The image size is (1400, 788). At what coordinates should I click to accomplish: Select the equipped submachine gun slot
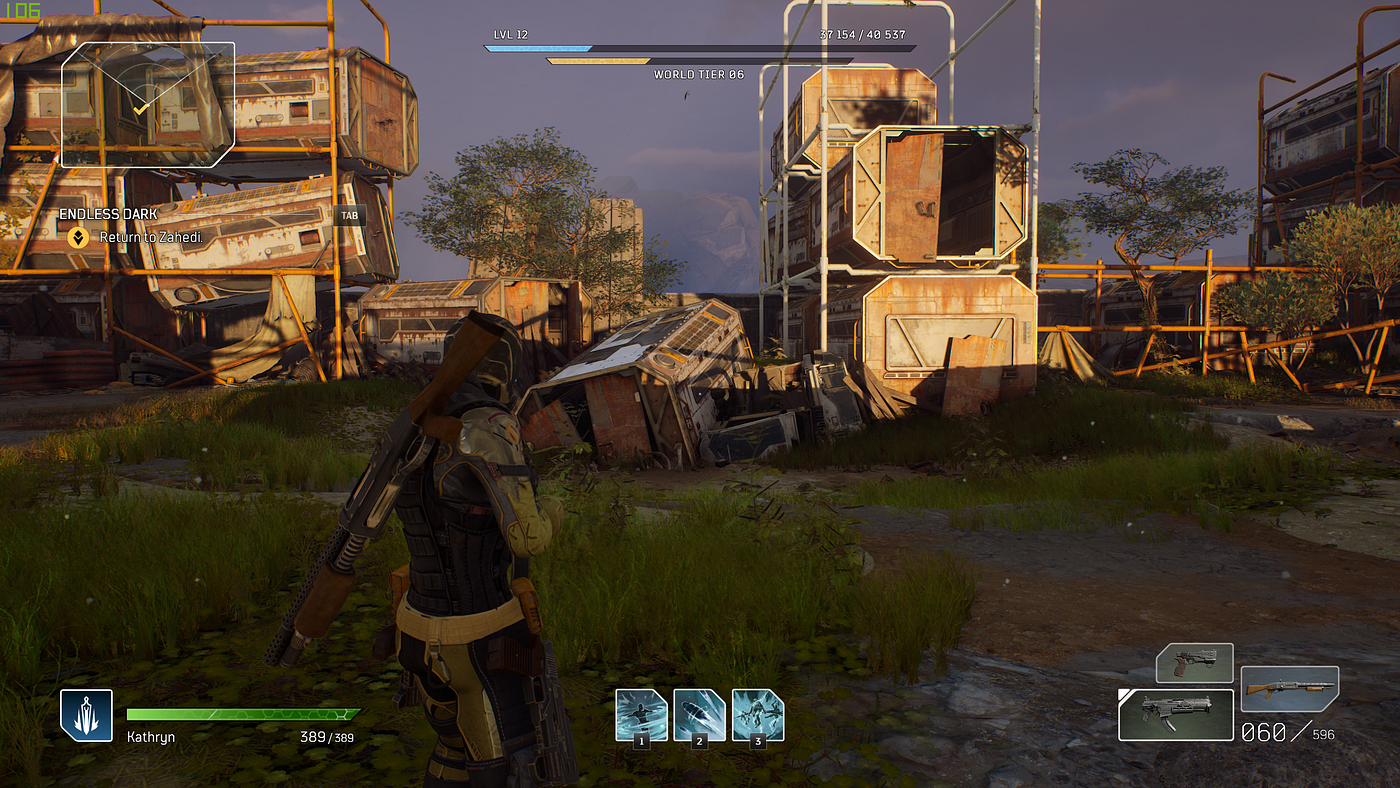pyautogui.click(x=1175, y=715)
